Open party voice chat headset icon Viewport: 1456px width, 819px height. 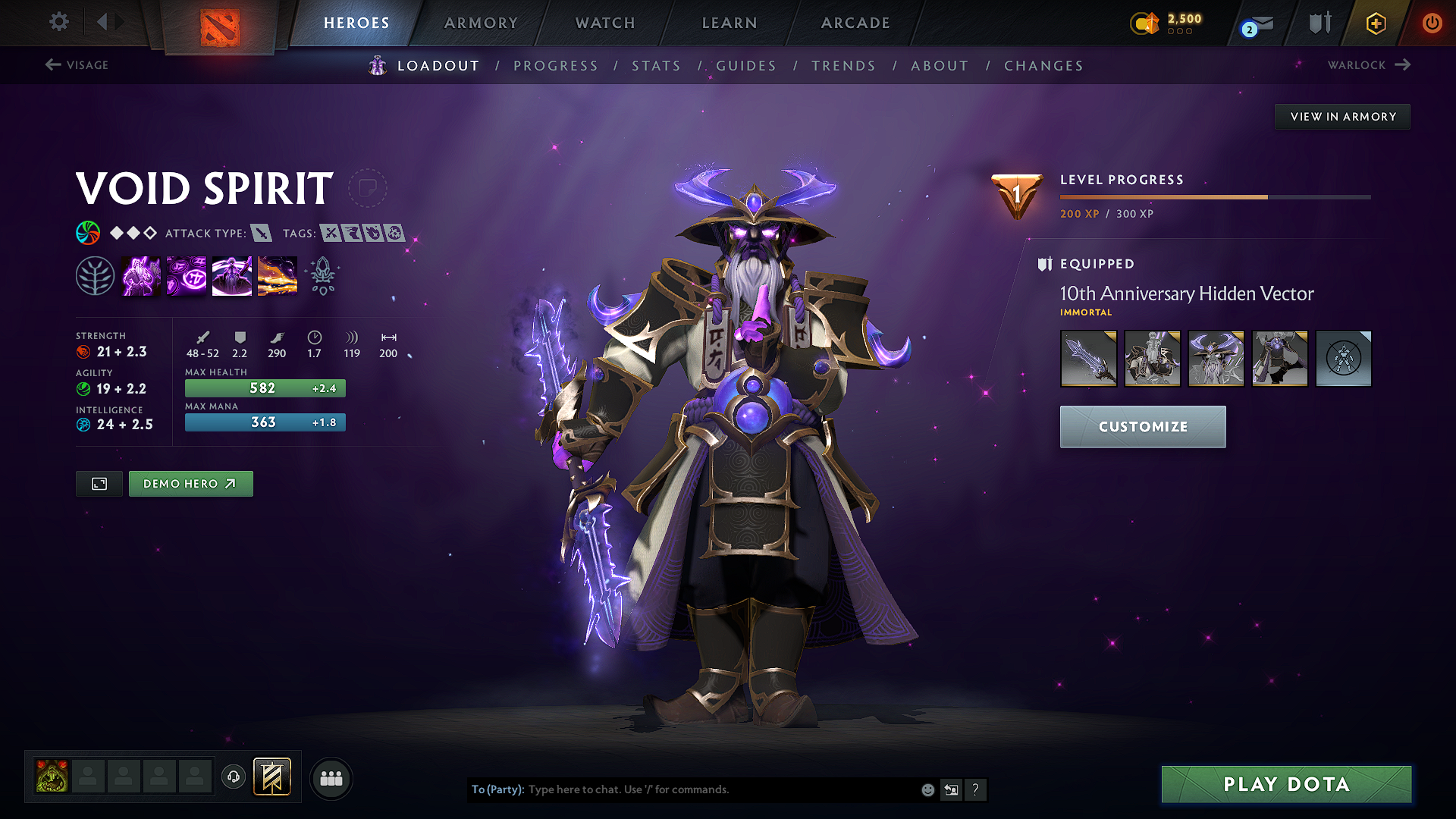(x=233, y=778)
